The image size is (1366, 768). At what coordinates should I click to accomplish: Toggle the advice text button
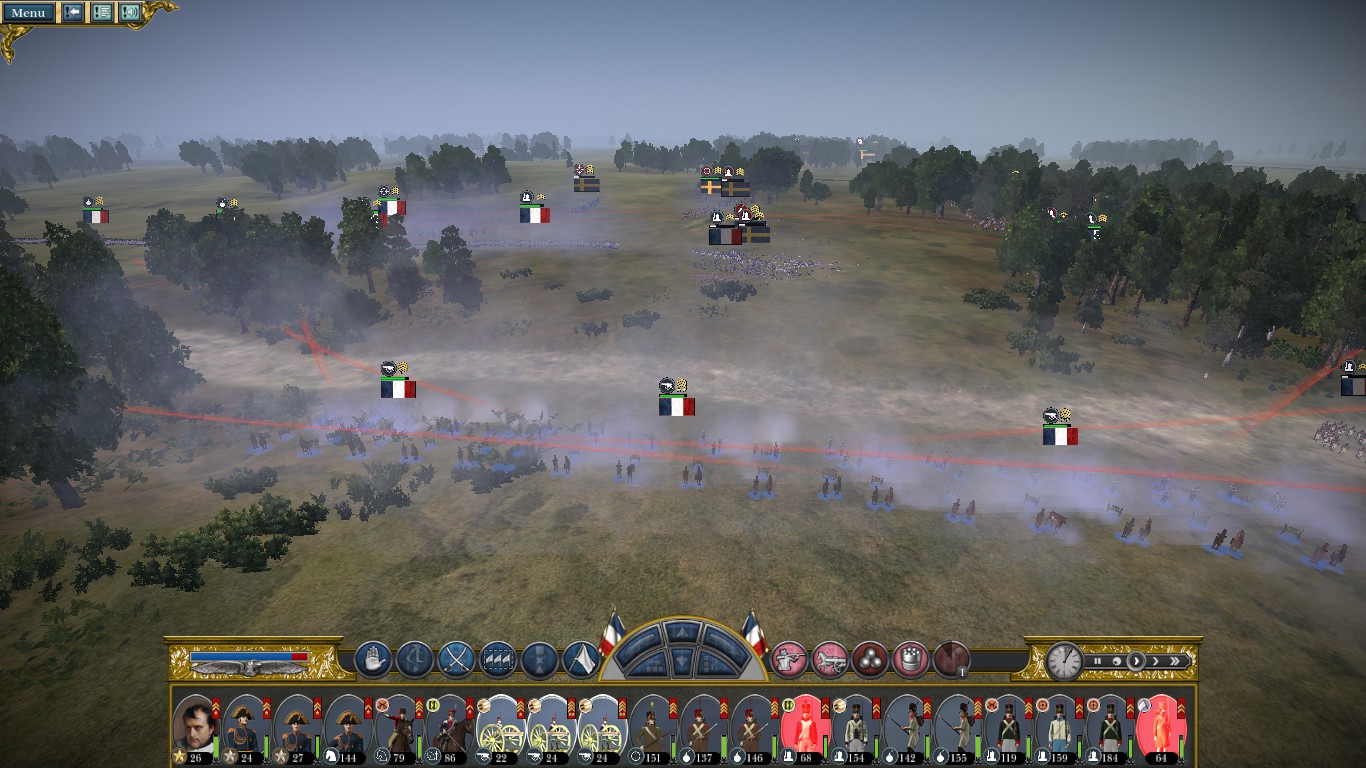pos(101,13)
